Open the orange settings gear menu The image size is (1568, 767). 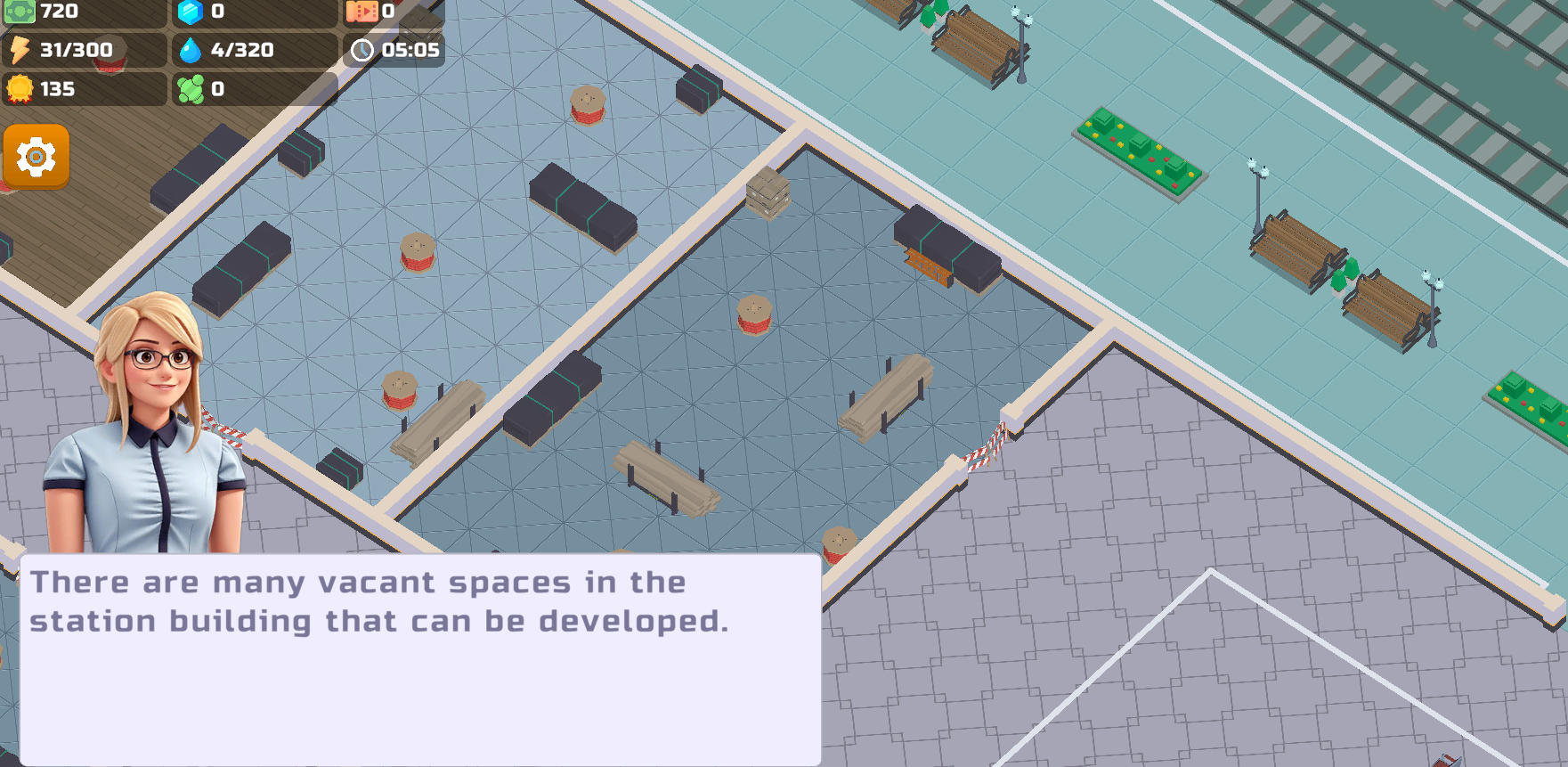(36, 157)
